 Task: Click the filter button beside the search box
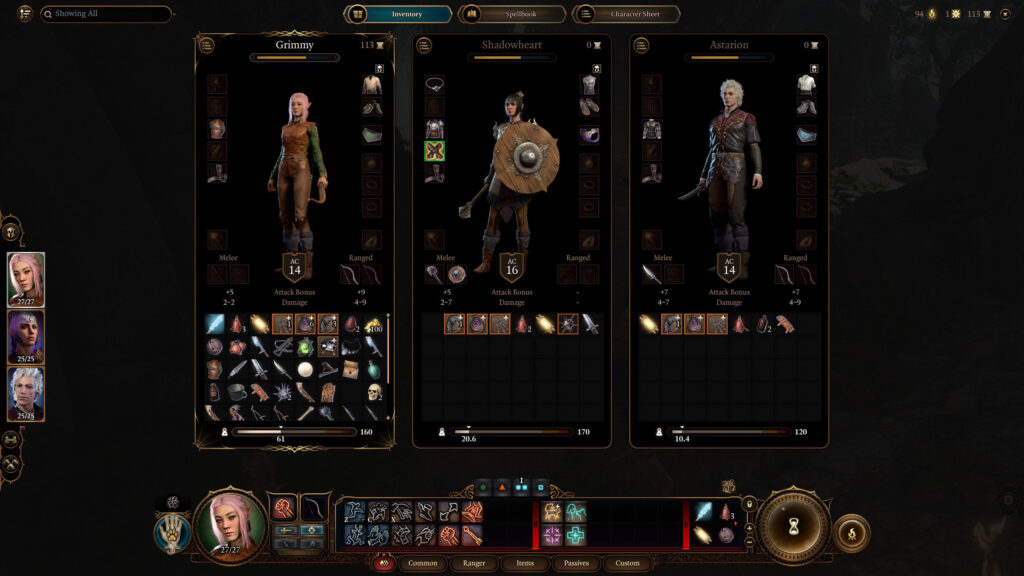point(25,14)
